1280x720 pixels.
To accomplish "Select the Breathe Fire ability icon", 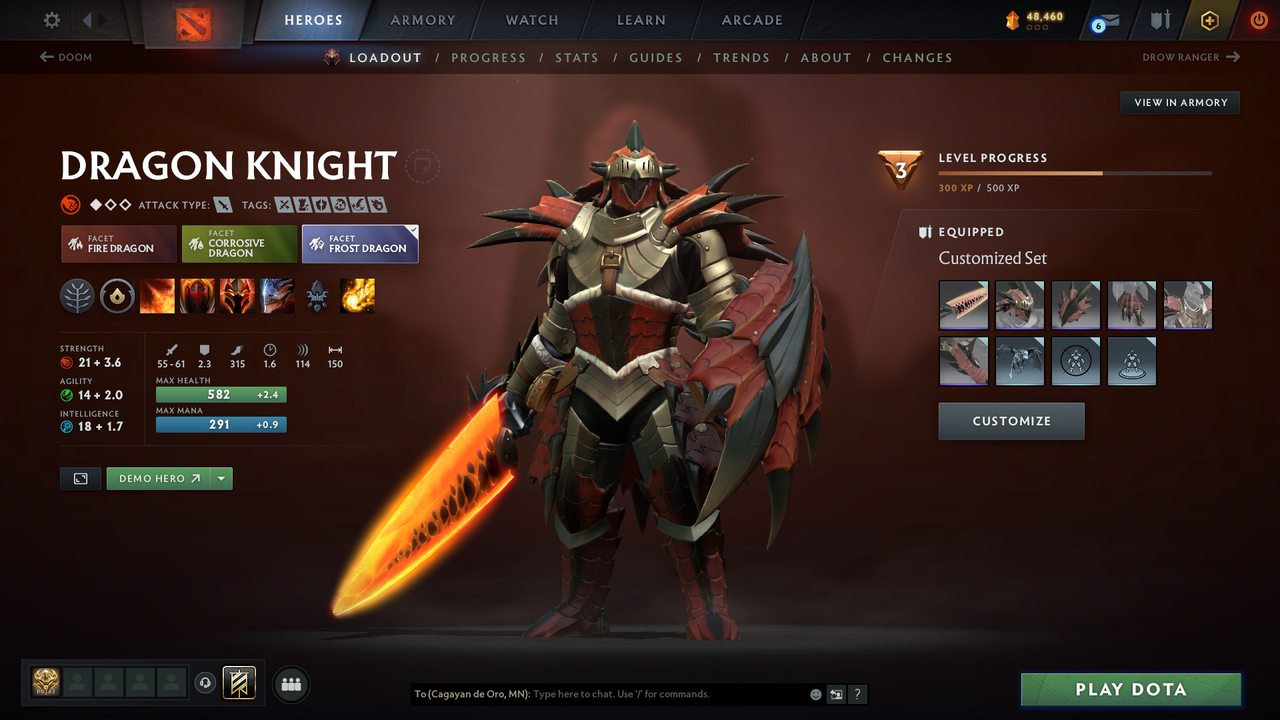I will [157, 296].
